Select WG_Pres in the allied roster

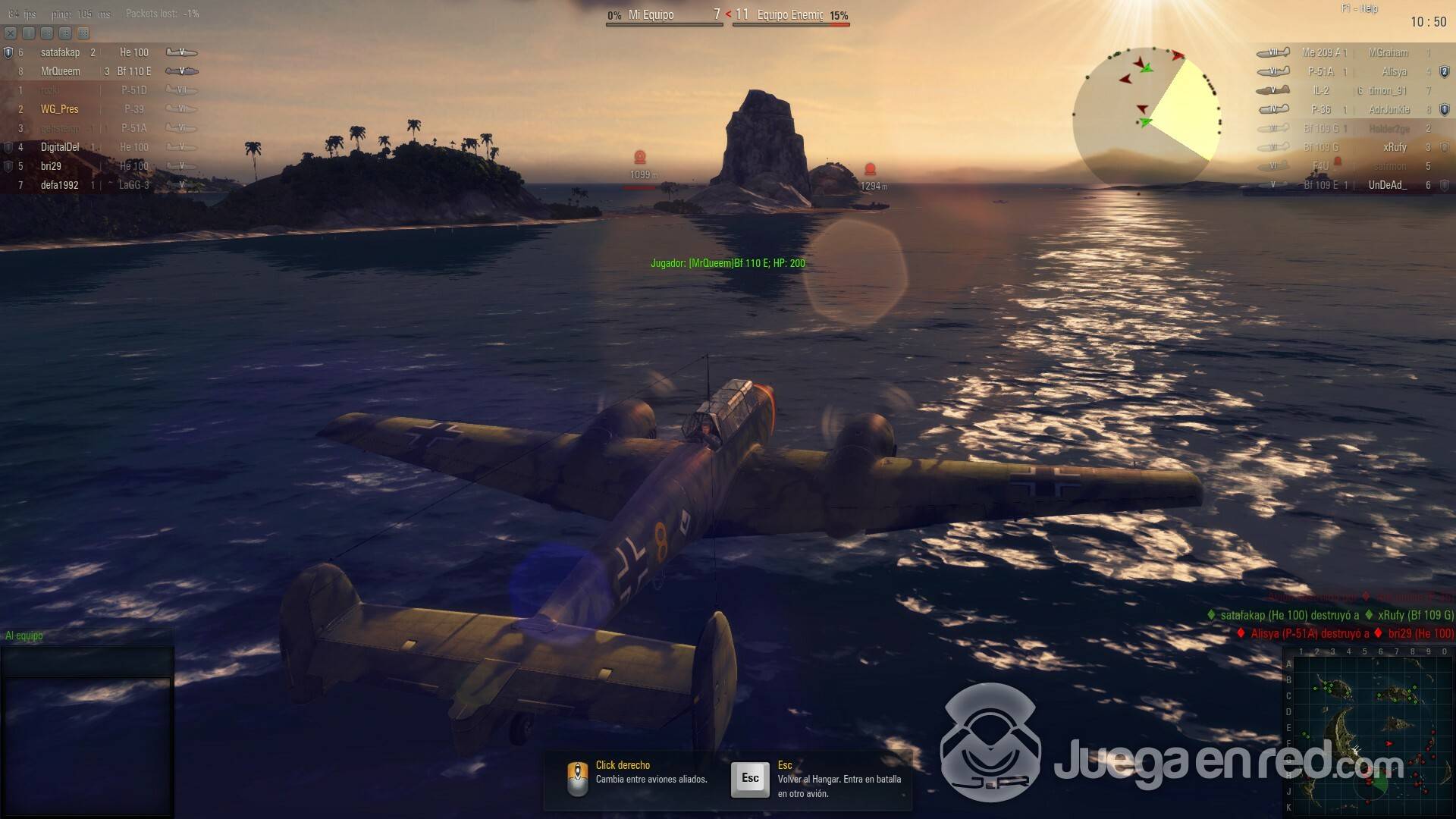point(61,109)
